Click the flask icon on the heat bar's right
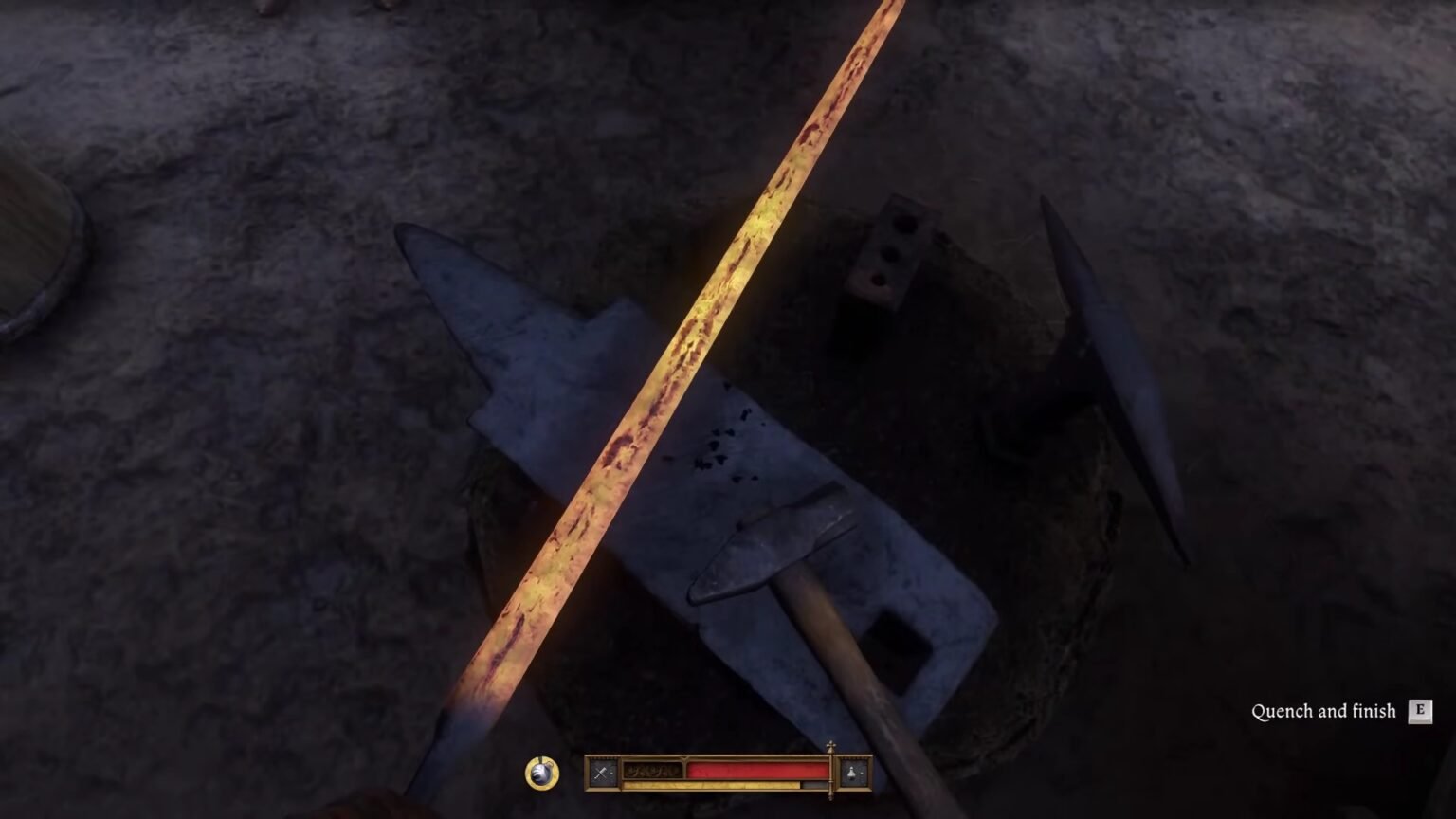1456x819 pixels. tap(852, 773)
